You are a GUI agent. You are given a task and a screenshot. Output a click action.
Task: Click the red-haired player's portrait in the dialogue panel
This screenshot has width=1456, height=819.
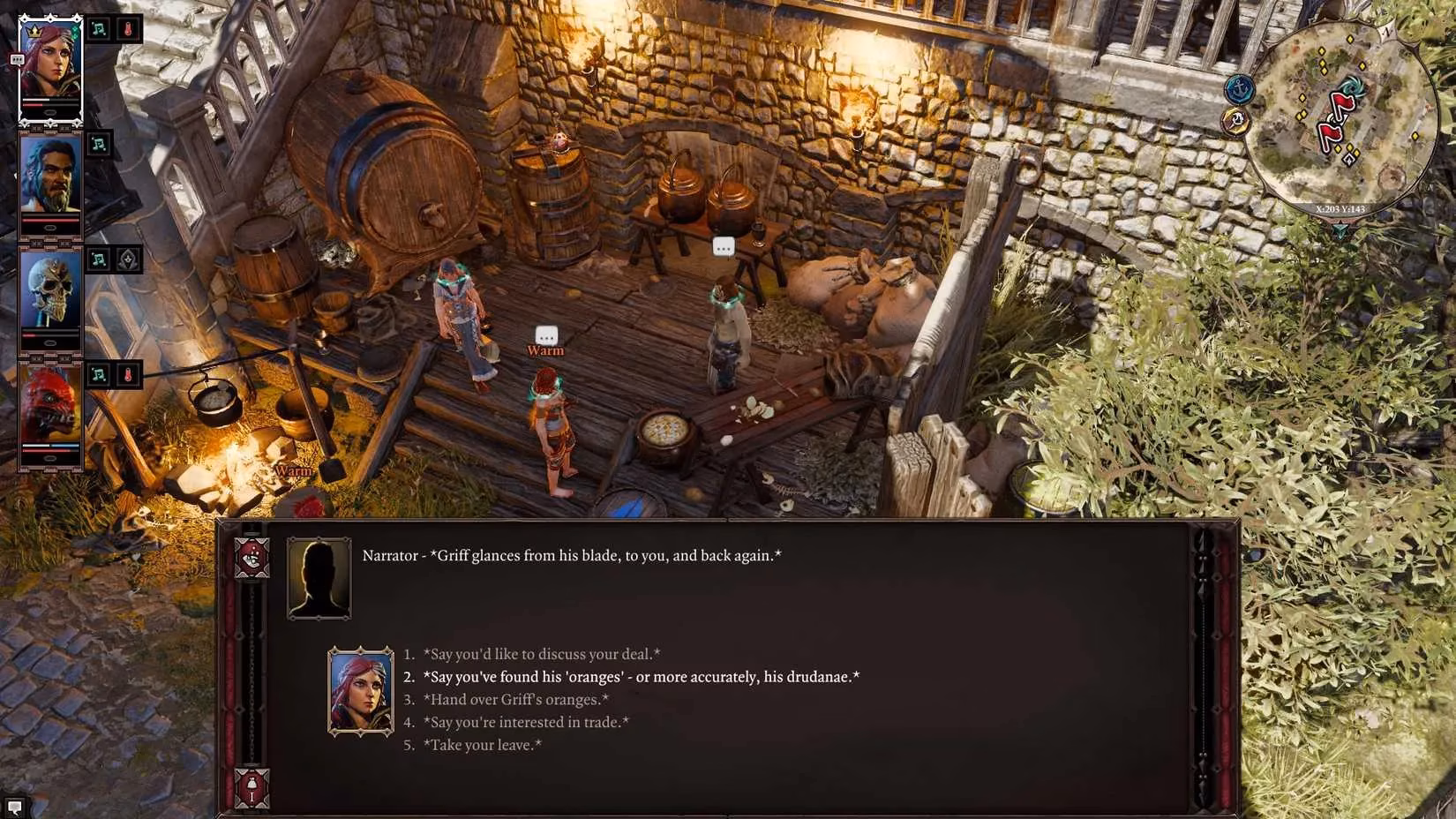pos(360,691)
